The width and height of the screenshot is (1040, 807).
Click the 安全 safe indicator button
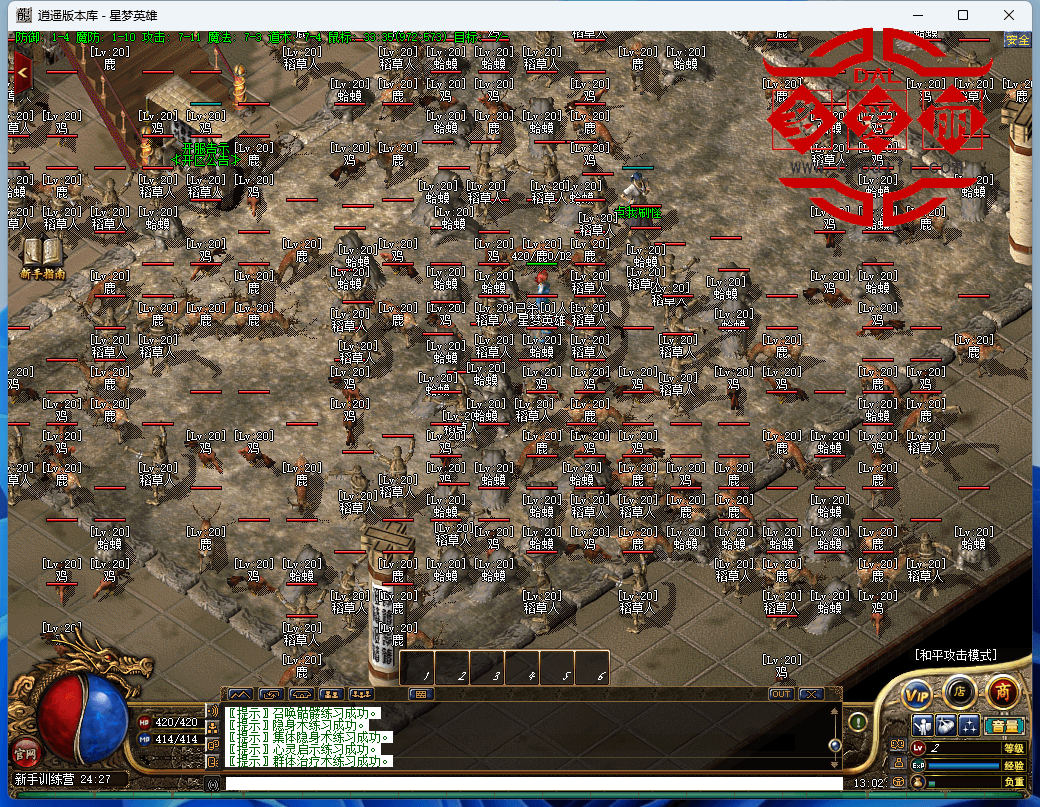coord(1017,40)
